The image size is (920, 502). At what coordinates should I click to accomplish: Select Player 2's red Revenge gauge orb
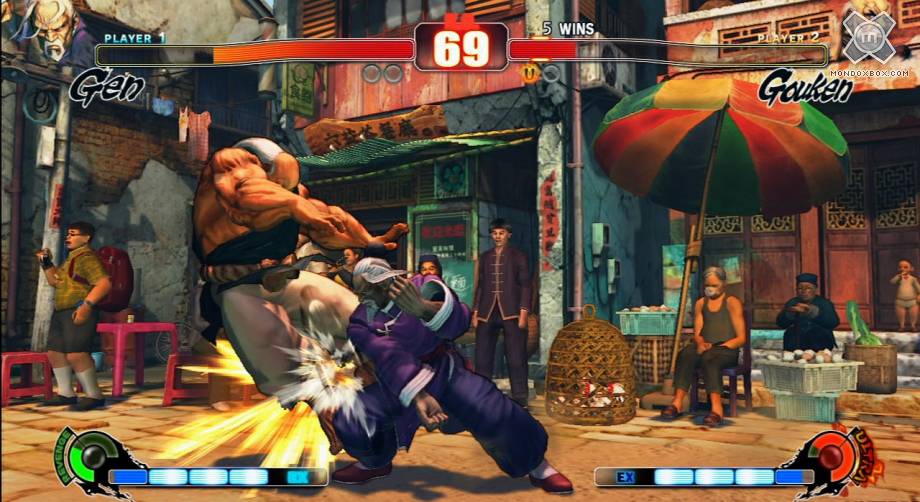(829, 456)
